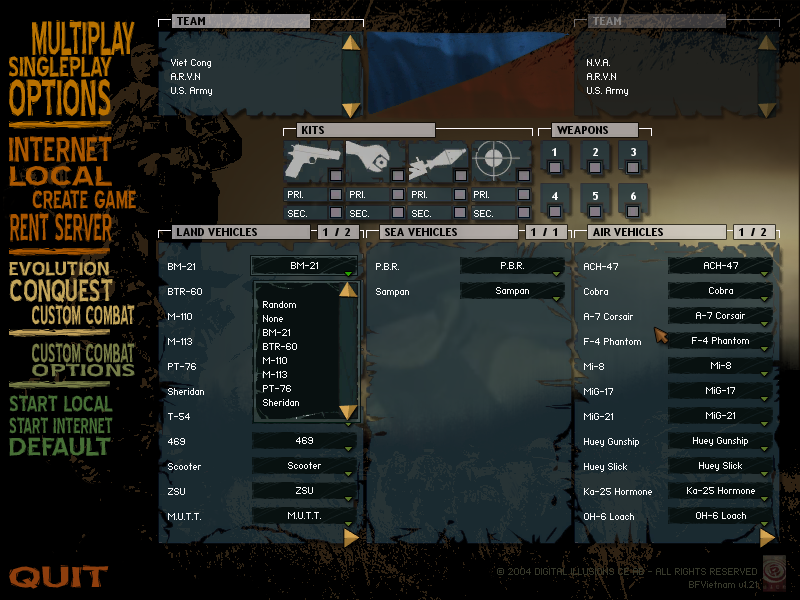This screenshot has height=600, width=800.
Task: Toggle the pistol kit checkbox
Action: [x=336, y=176]
